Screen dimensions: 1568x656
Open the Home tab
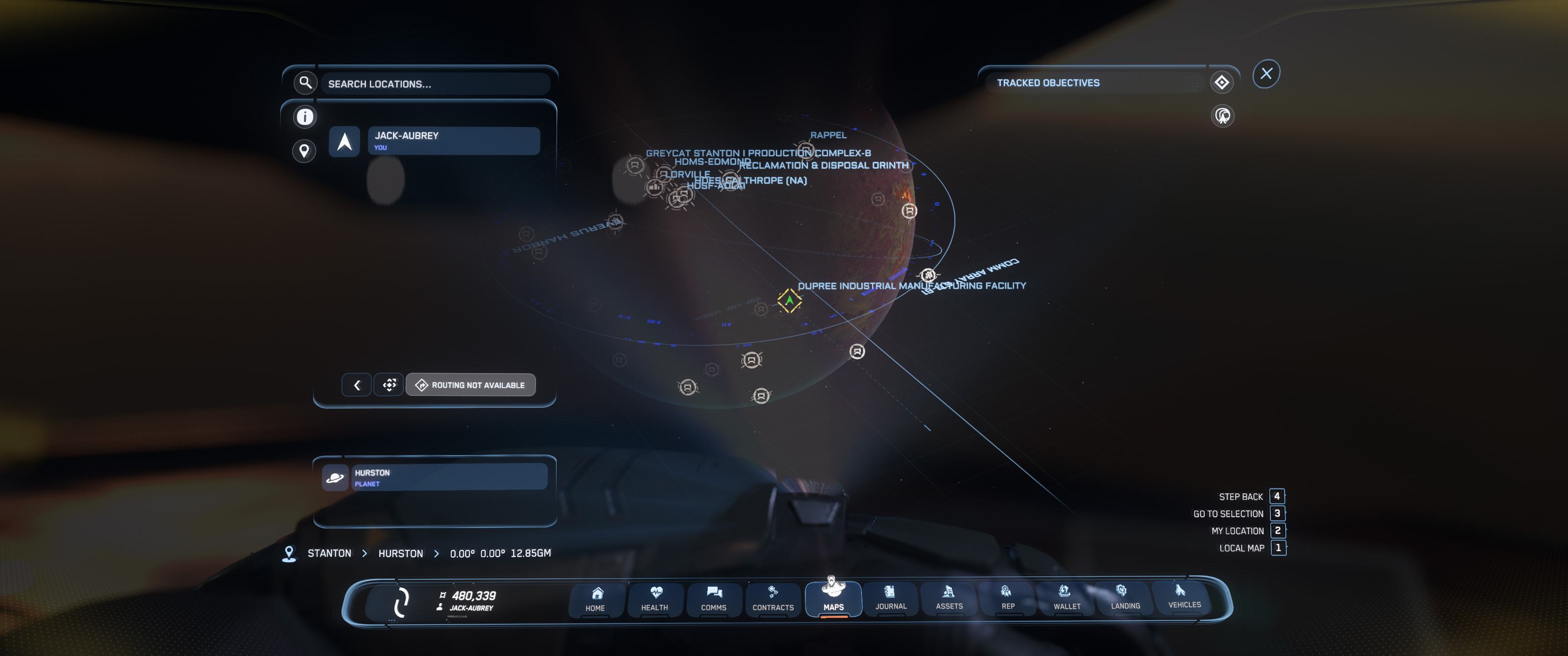pos(596,599)
